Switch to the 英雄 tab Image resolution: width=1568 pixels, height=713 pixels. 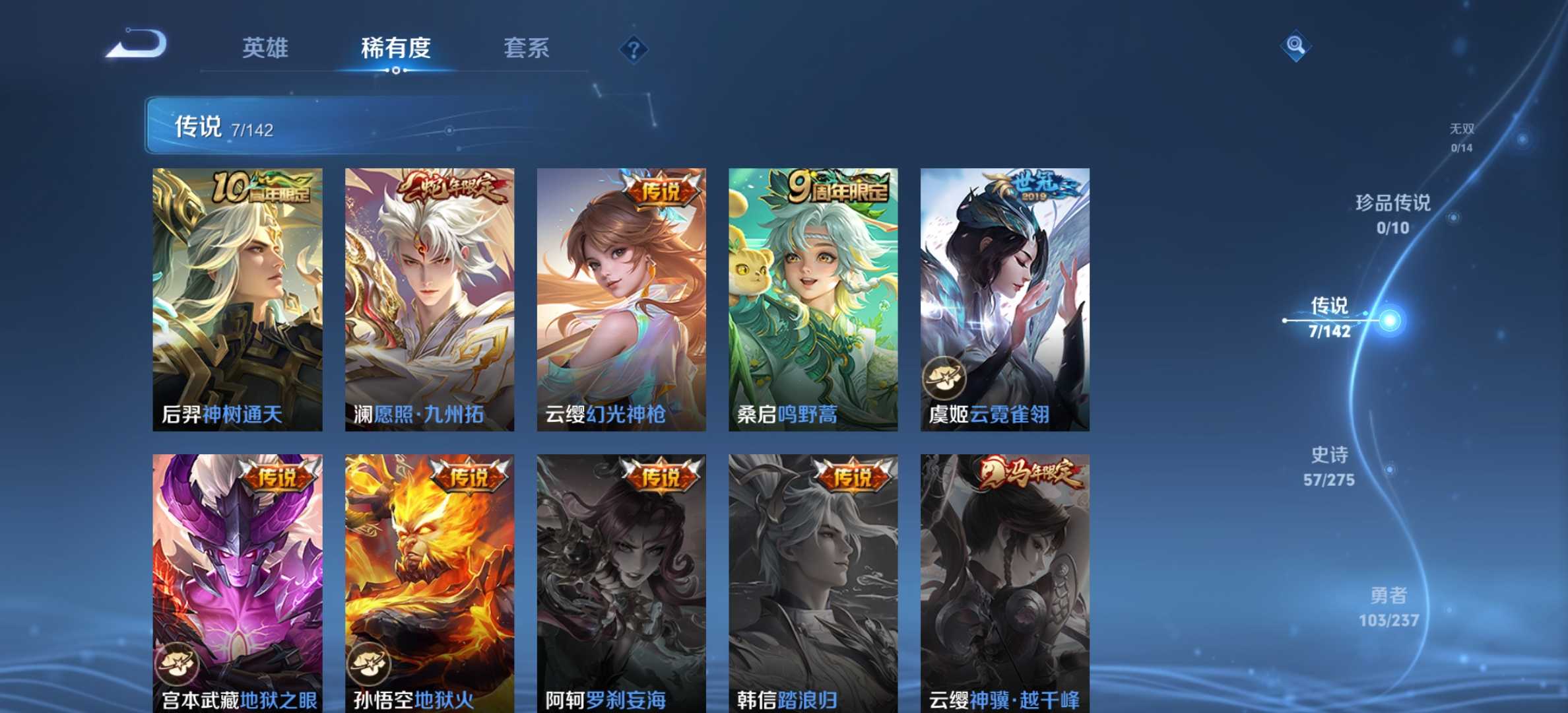tap(265, 48)
